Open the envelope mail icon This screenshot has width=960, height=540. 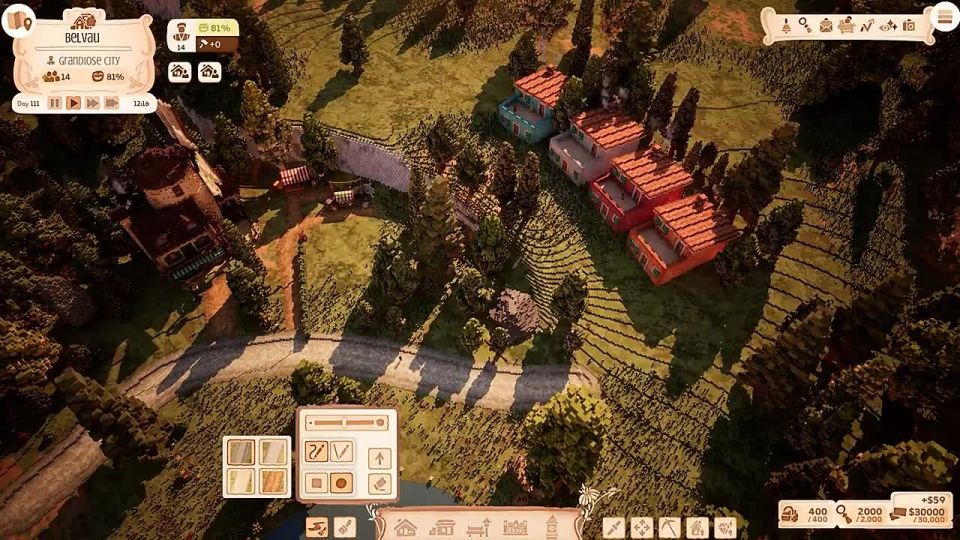point(826,25)
